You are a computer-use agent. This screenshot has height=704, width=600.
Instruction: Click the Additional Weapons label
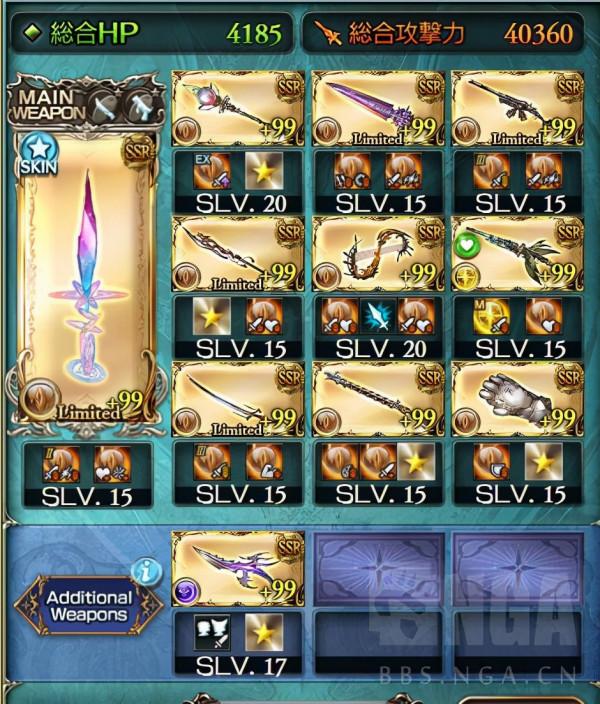point(88,605)
